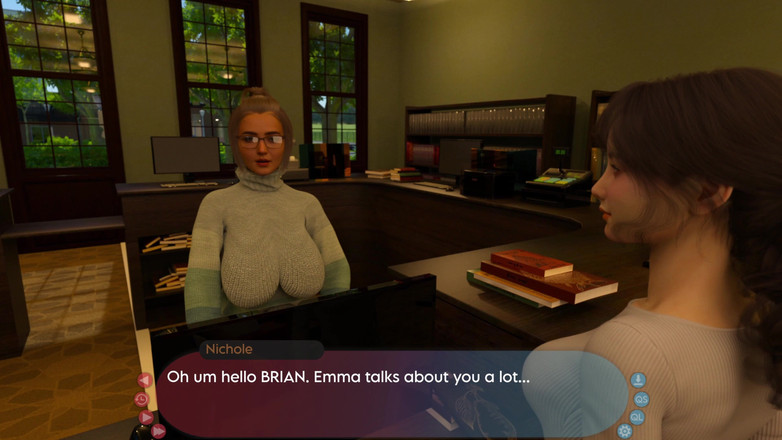The image size is (782, 440).
Task: Quick load with the QL button
Action: [x=637, y=417]
